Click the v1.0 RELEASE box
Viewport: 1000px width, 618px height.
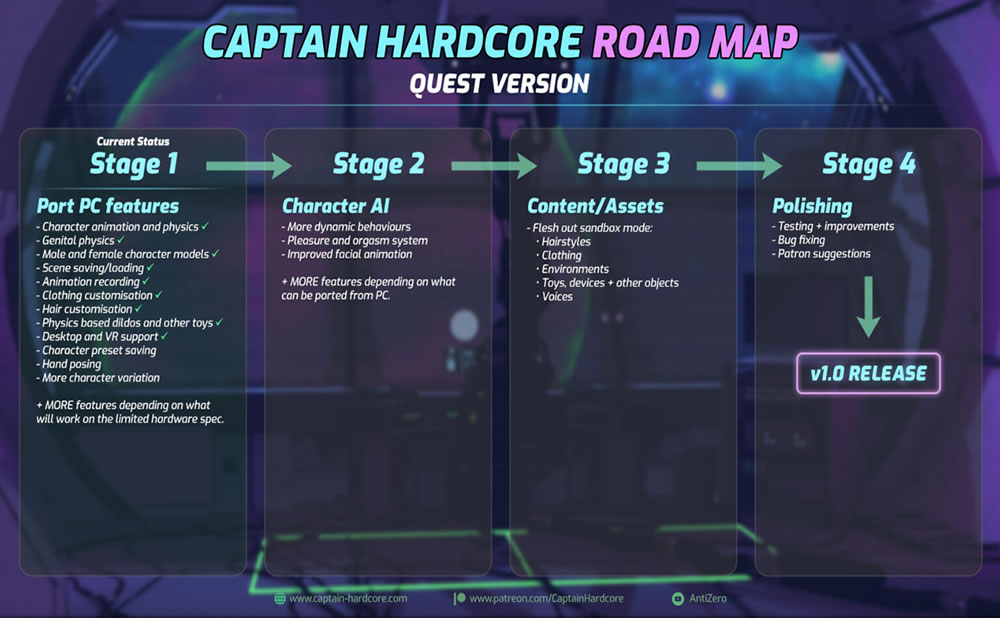pyautogui.click(x=868, y=374)
